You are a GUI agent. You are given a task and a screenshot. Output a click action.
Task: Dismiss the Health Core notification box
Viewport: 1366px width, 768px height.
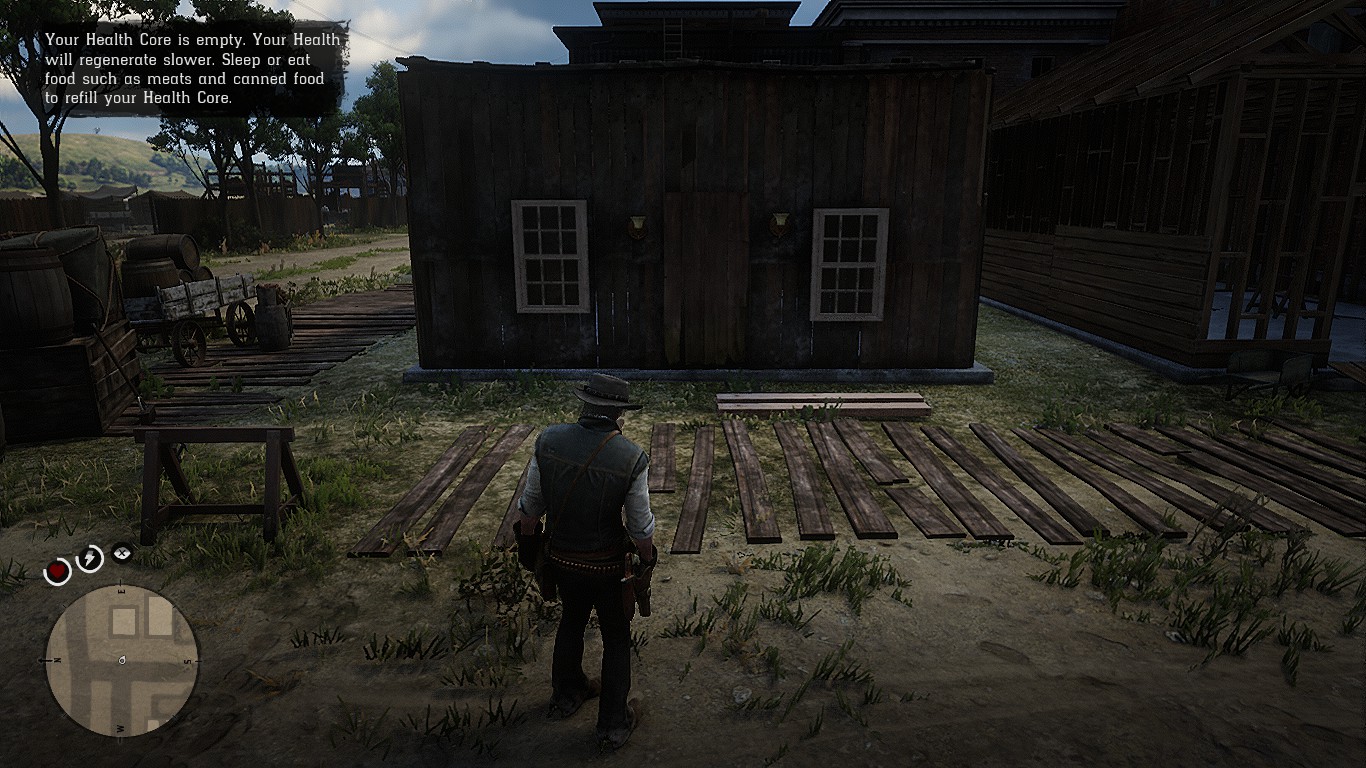pyautogui.click(x=188, y=69)
